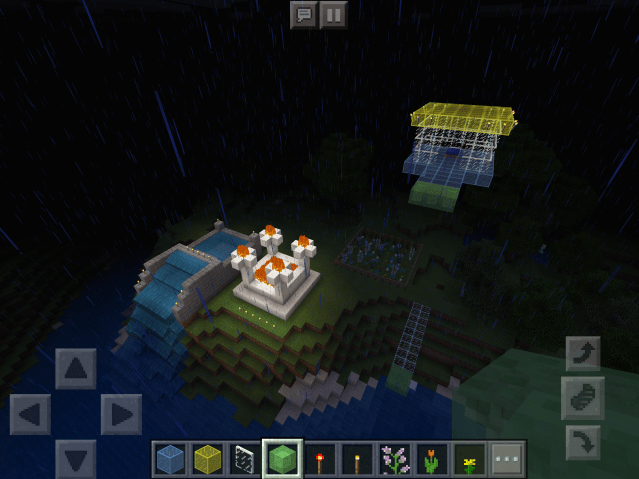Choose the lilac flower hotbar slot
639x479 pixels.
coord(394,459)
